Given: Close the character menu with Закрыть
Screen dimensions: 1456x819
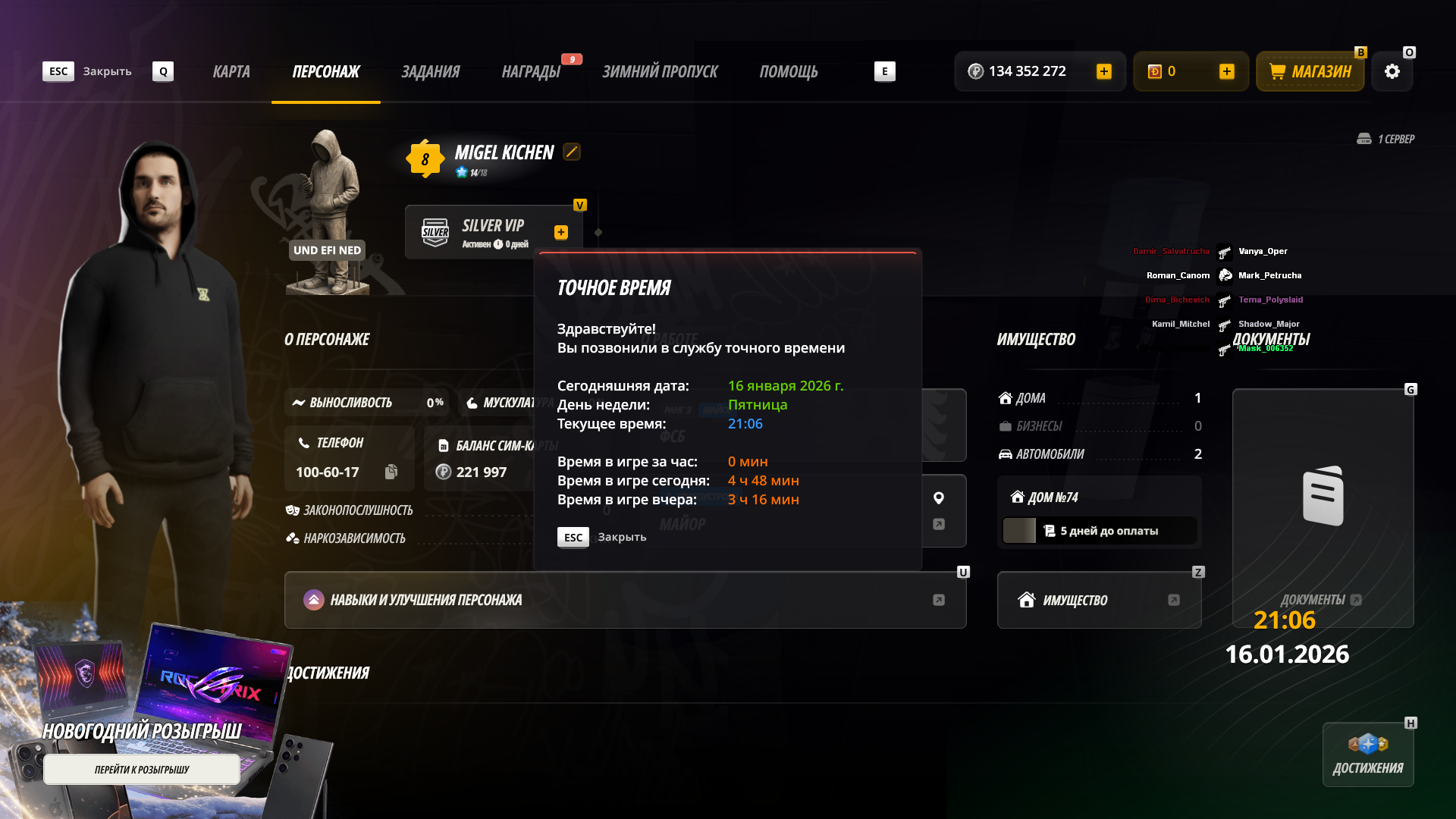Looking at the screenshot, I should click(87, 71).
